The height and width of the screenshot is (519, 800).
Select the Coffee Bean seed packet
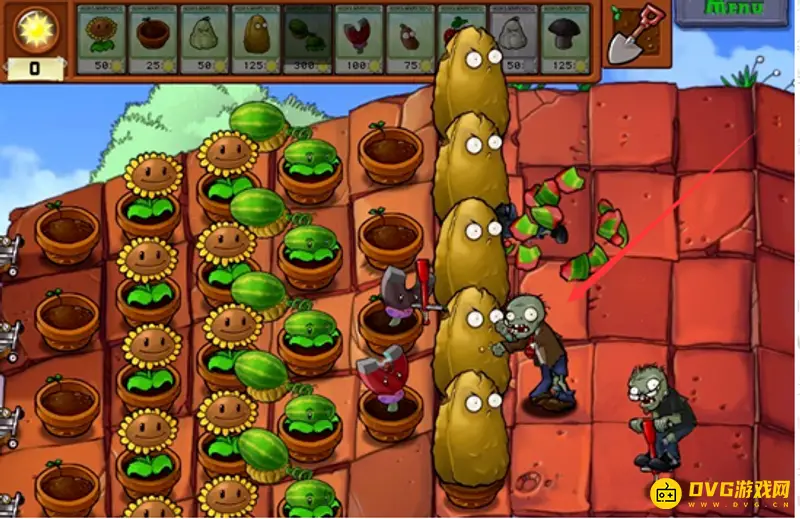click(x=411, y=38)
